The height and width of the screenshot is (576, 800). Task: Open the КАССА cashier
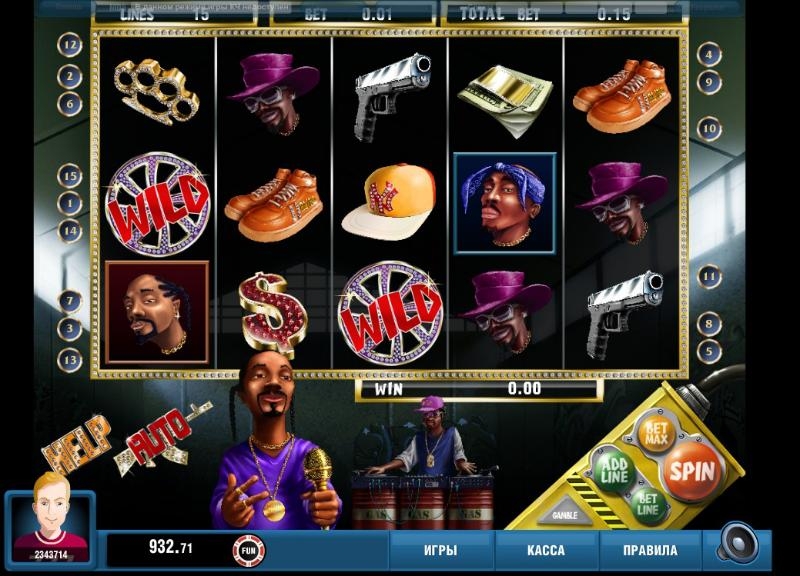pyautogui.click(x=545, y=551)
